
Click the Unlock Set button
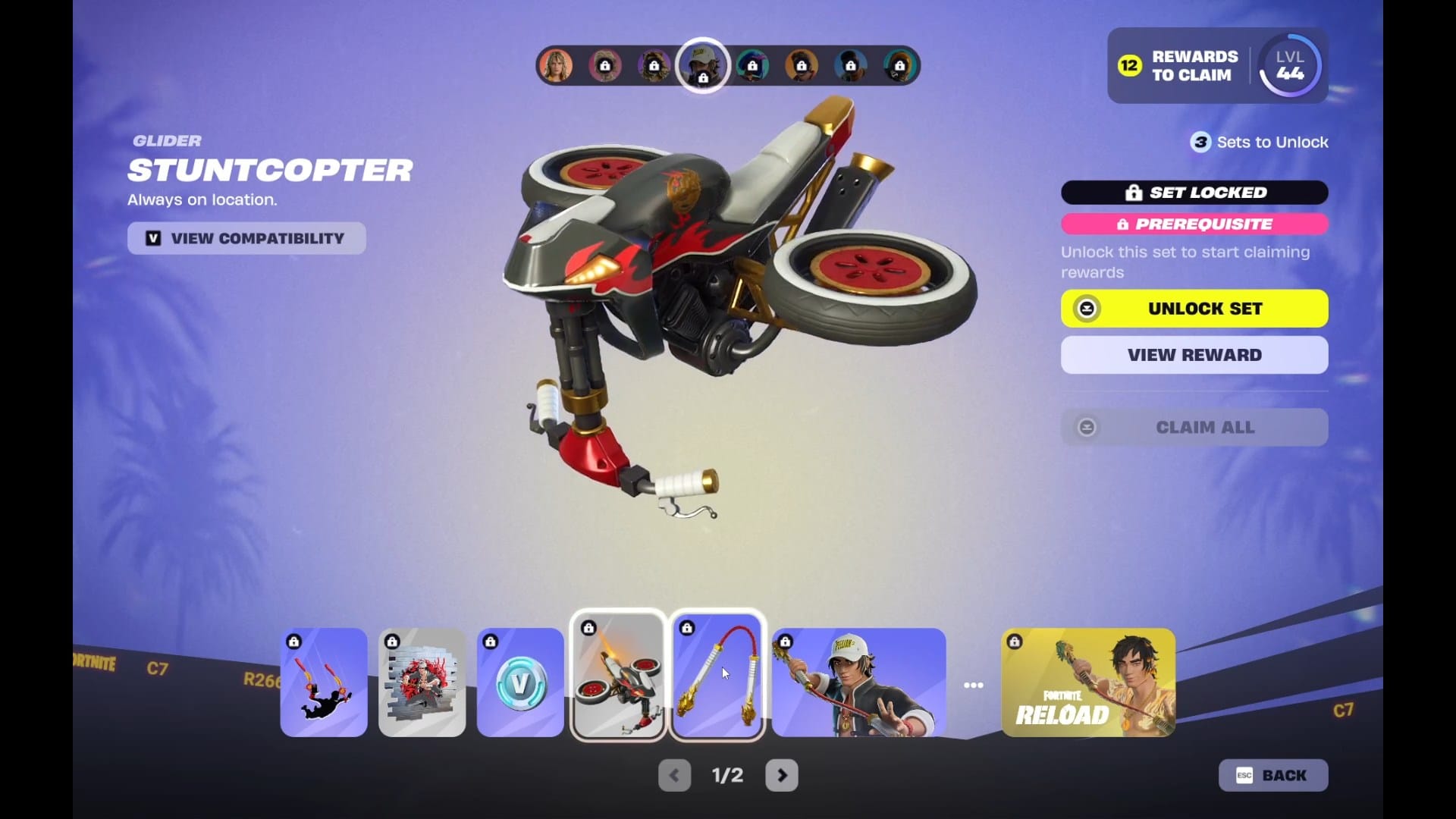coord(1194,309)
